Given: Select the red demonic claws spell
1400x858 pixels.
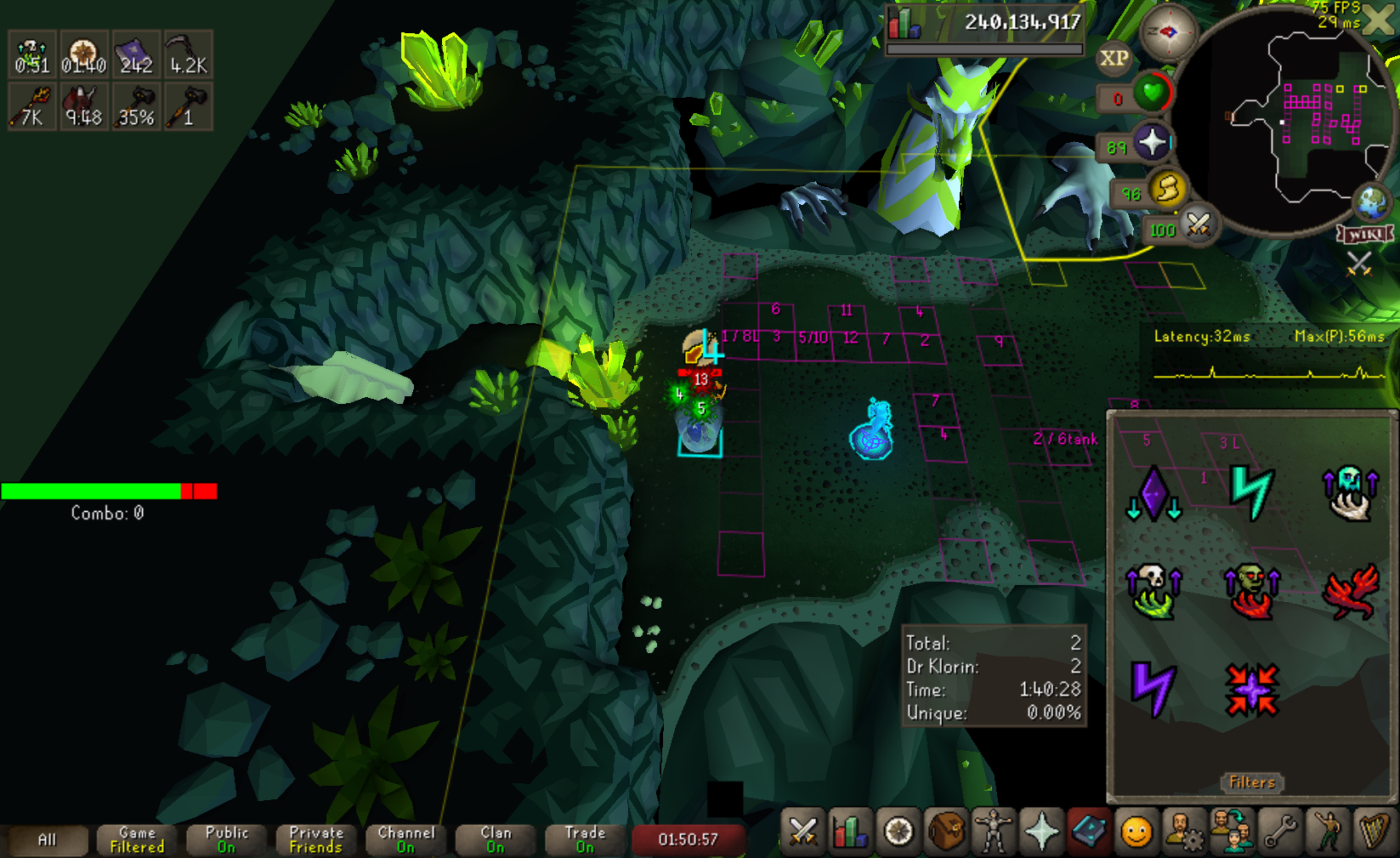Looking at the screenshot, I should [1351, 591].
